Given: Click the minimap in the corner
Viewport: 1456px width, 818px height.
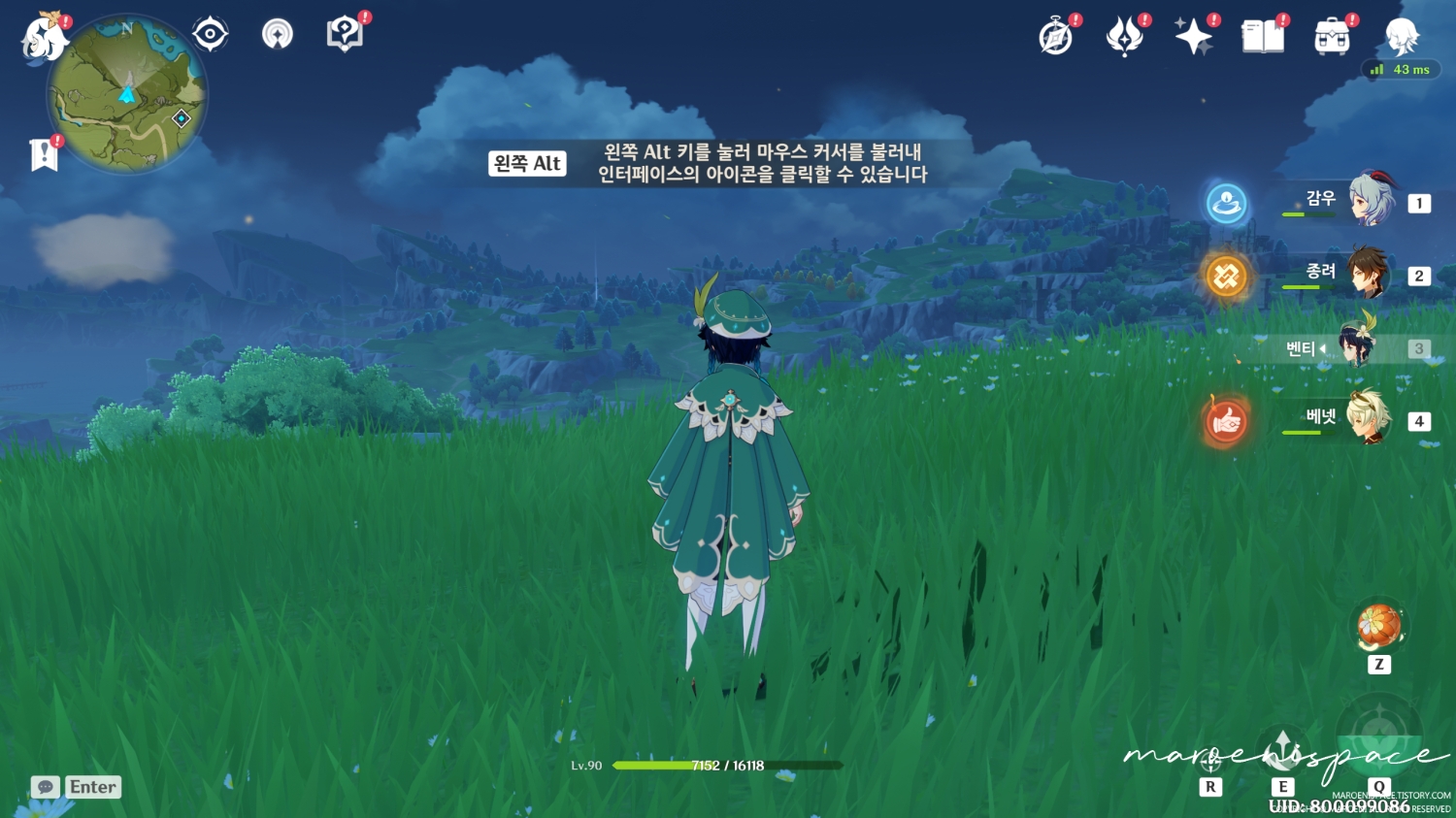Looking at the screenshot, I should tap(126, 94).
